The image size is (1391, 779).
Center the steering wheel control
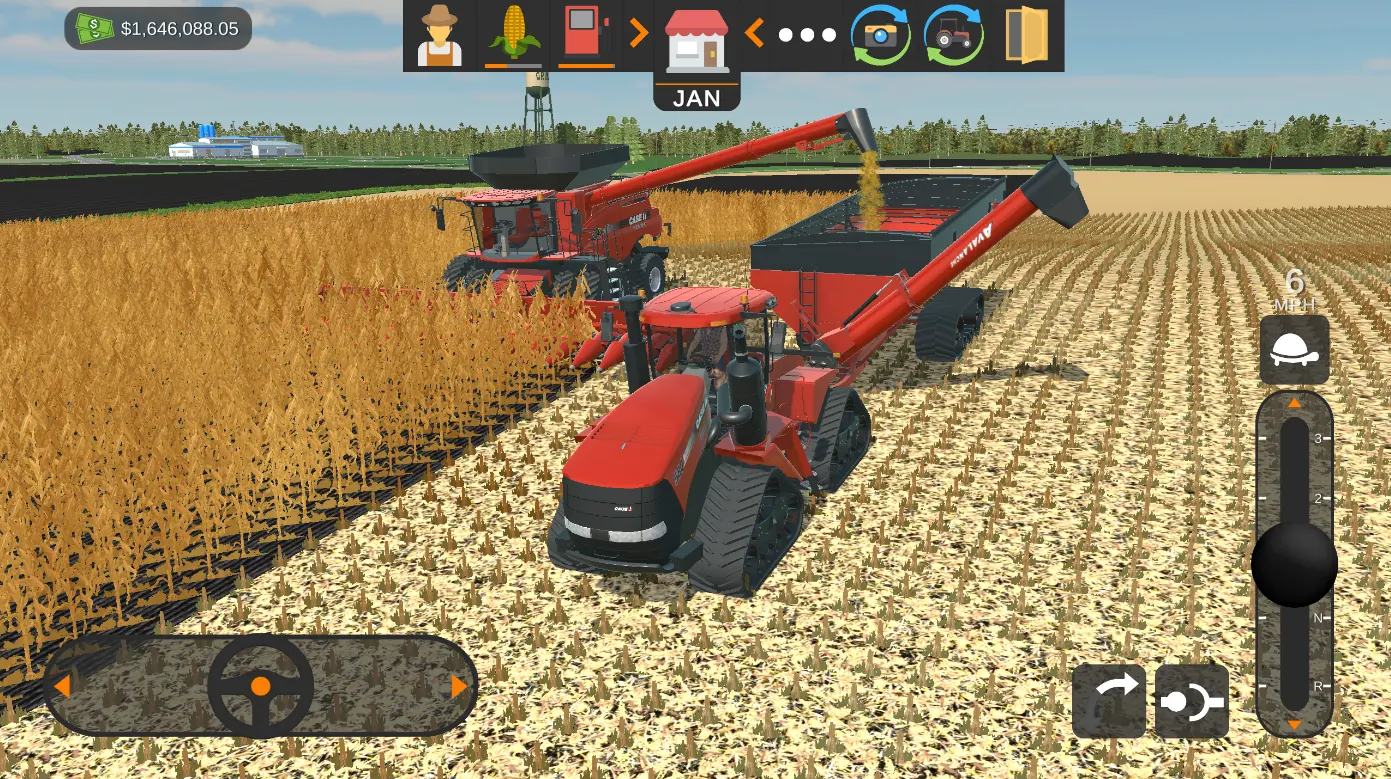[x=260, y=686]
